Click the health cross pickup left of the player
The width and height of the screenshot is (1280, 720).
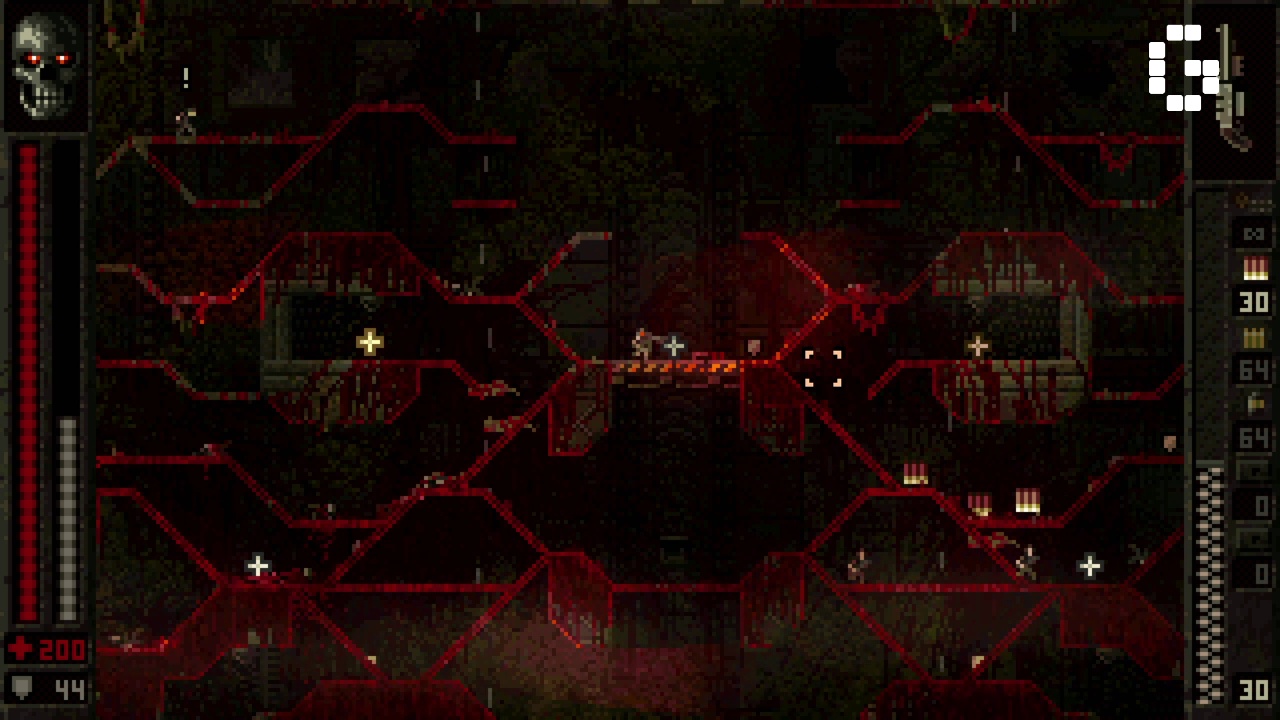[369, 342]
